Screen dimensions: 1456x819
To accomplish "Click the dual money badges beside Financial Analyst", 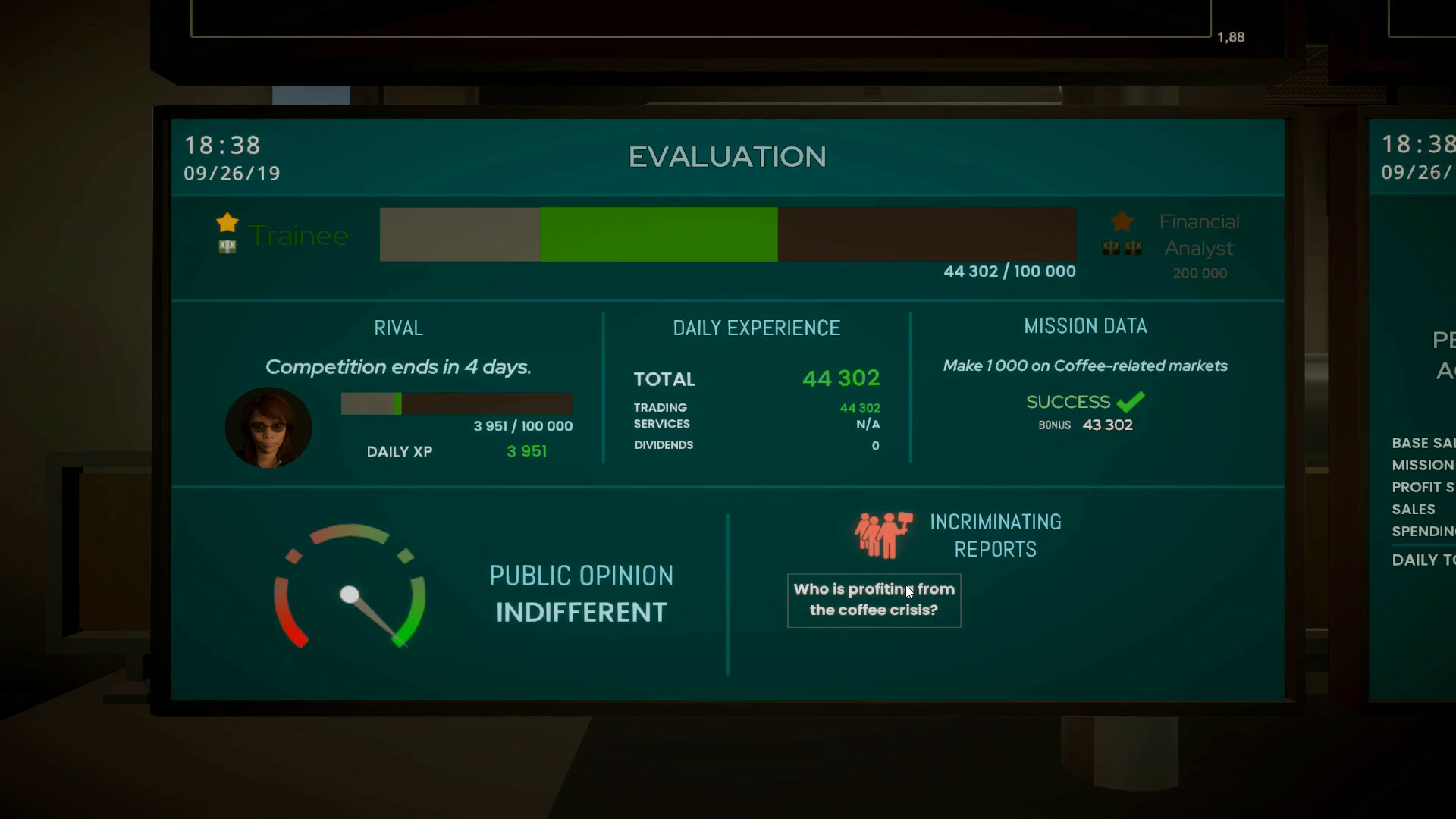I will pyautogui.click(x=1120, y=248).
